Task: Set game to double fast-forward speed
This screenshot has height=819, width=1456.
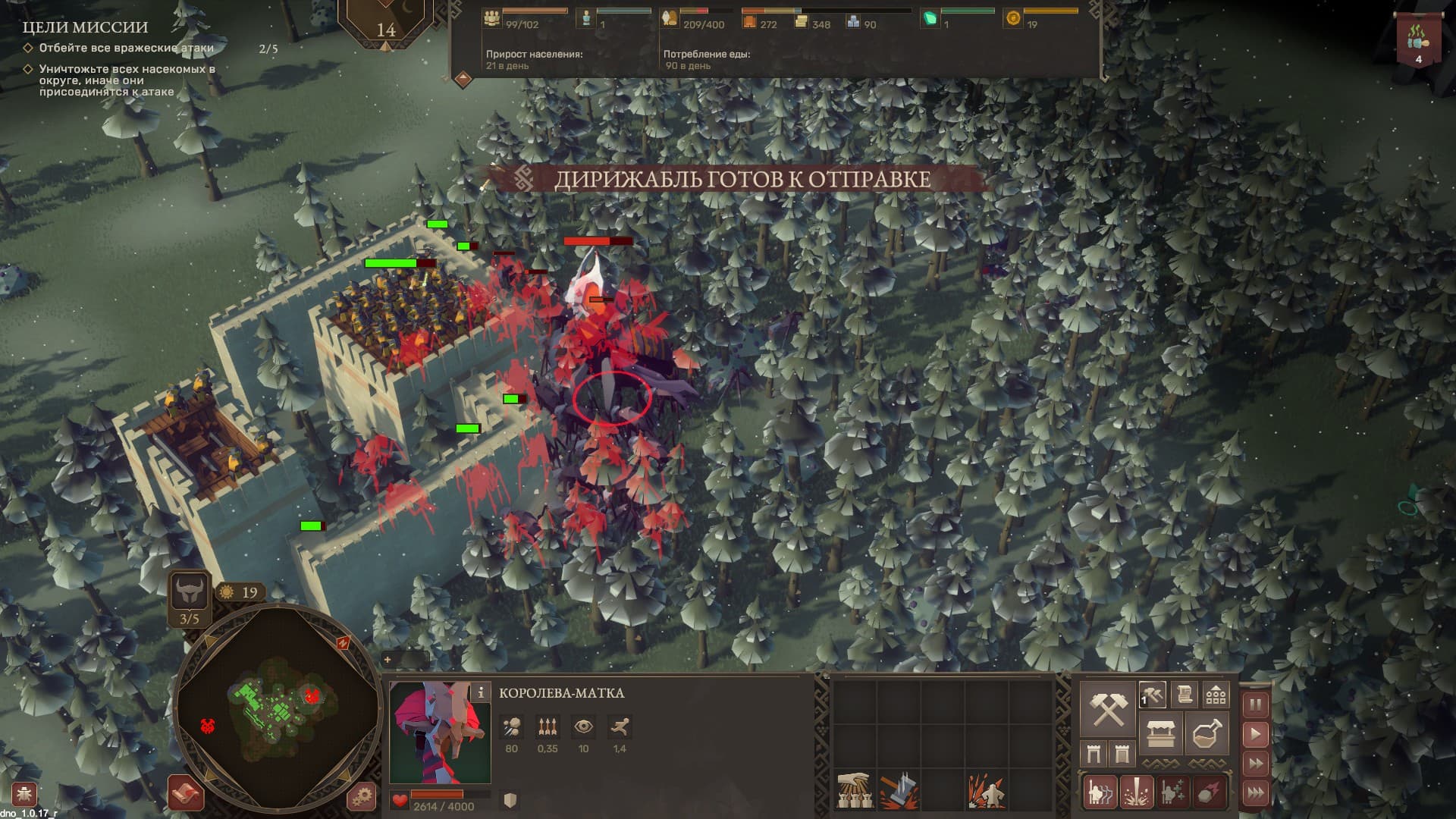Action: click(1255, 763)
